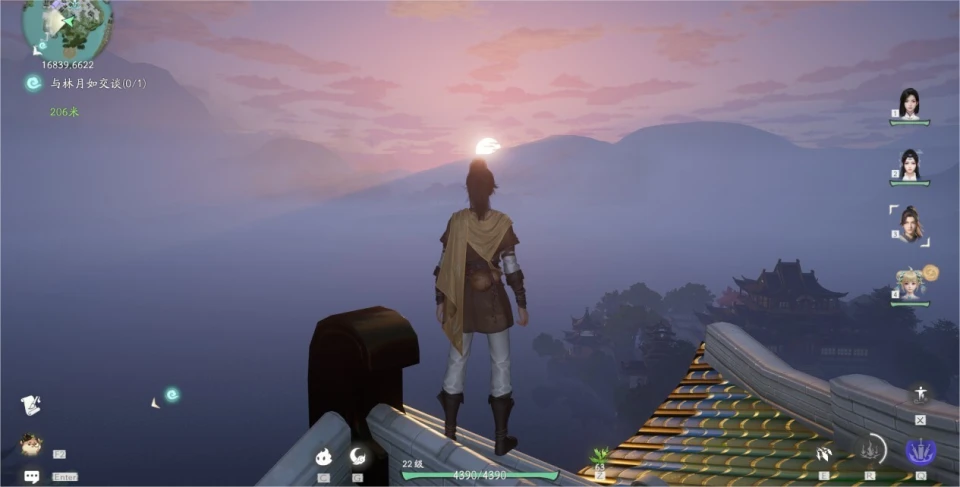Open the circular minimap

tap(67, 27)
